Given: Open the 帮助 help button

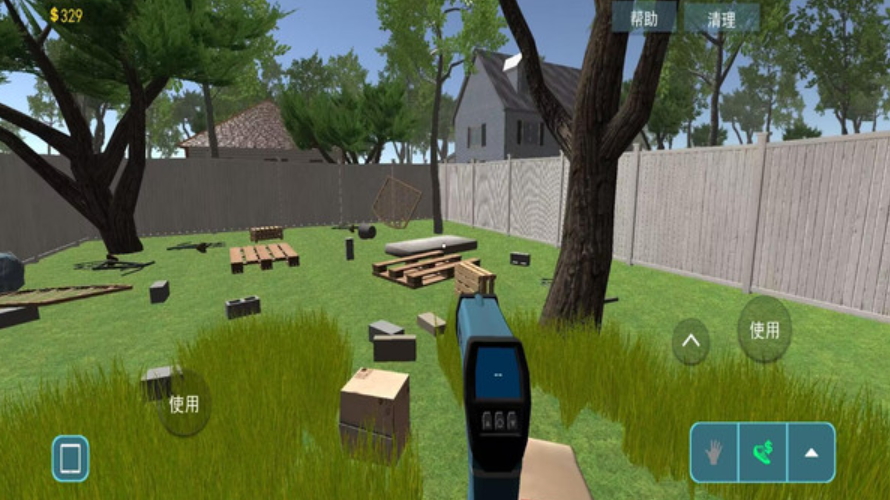Looking at the screenshot, I should click(x=644, y=18).
